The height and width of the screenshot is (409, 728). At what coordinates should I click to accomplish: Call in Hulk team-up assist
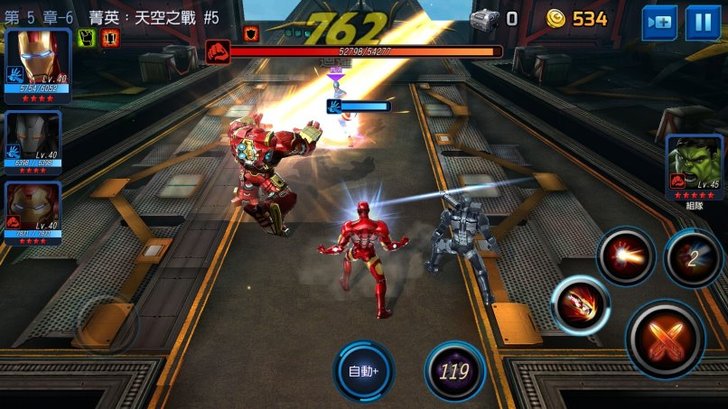694,164
